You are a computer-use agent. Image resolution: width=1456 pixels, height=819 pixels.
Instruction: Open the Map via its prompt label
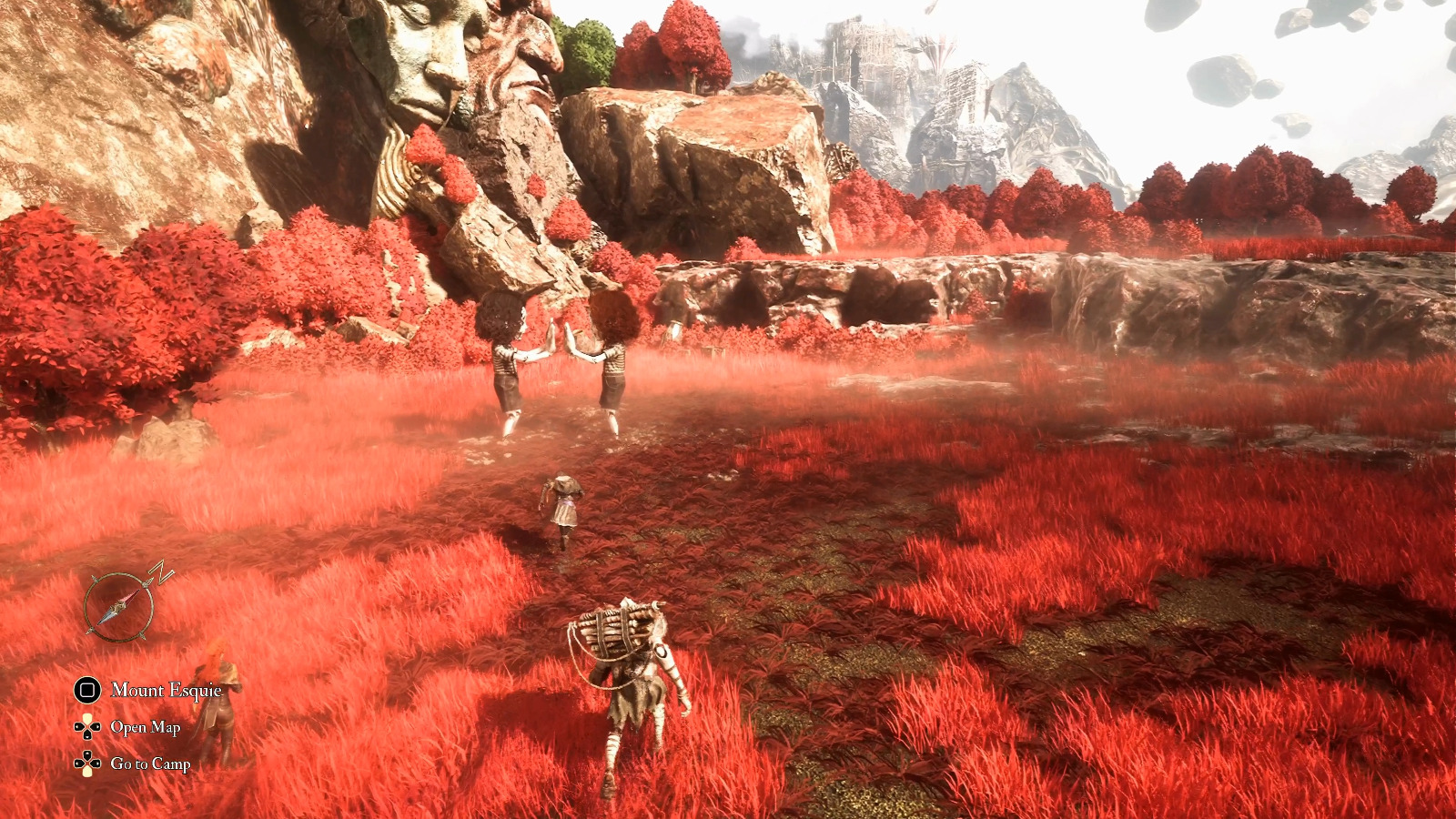click(145, 726)
